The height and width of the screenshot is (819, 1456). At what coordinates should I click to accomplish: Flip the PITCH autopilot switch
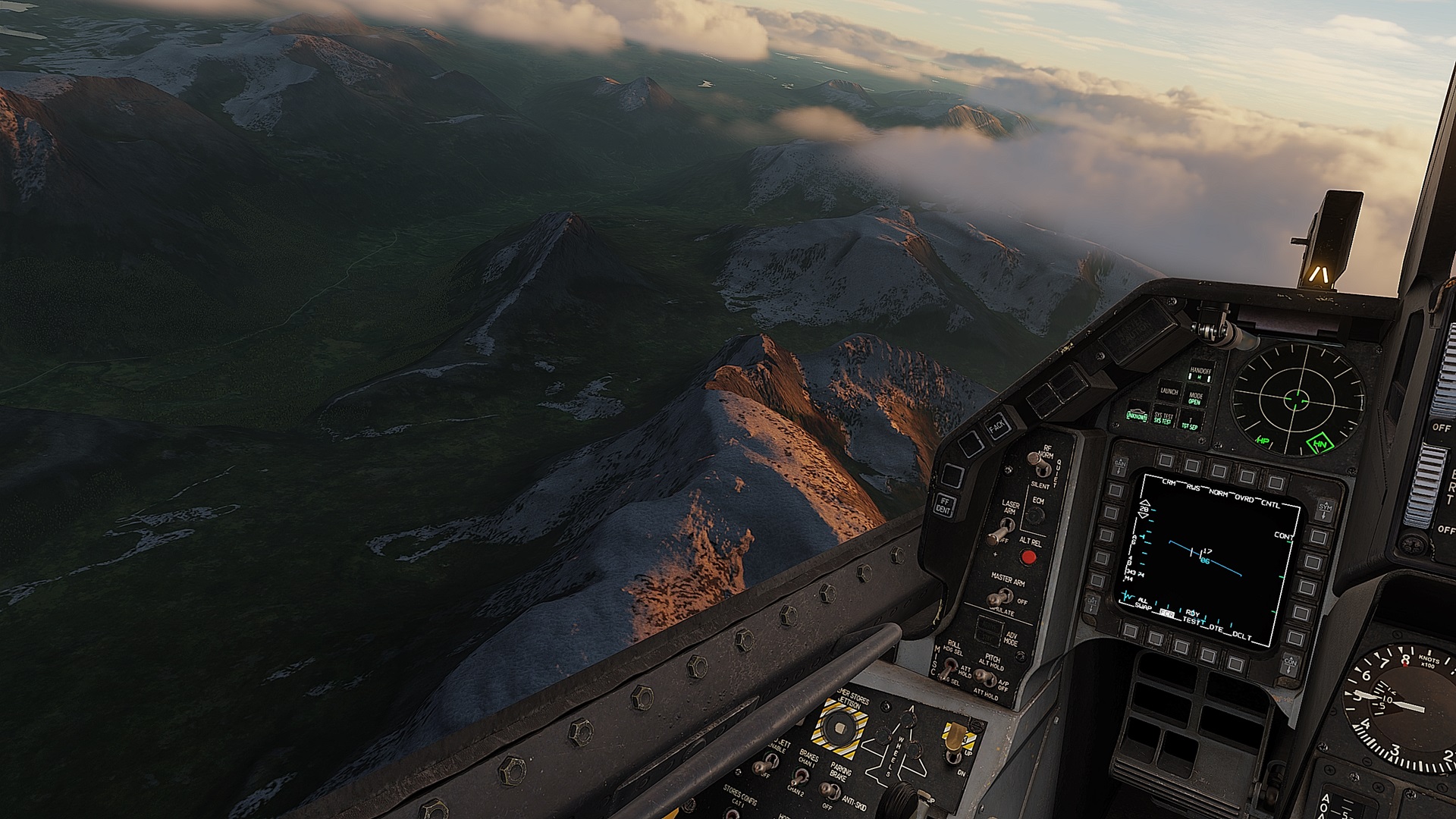coord(983,676)
